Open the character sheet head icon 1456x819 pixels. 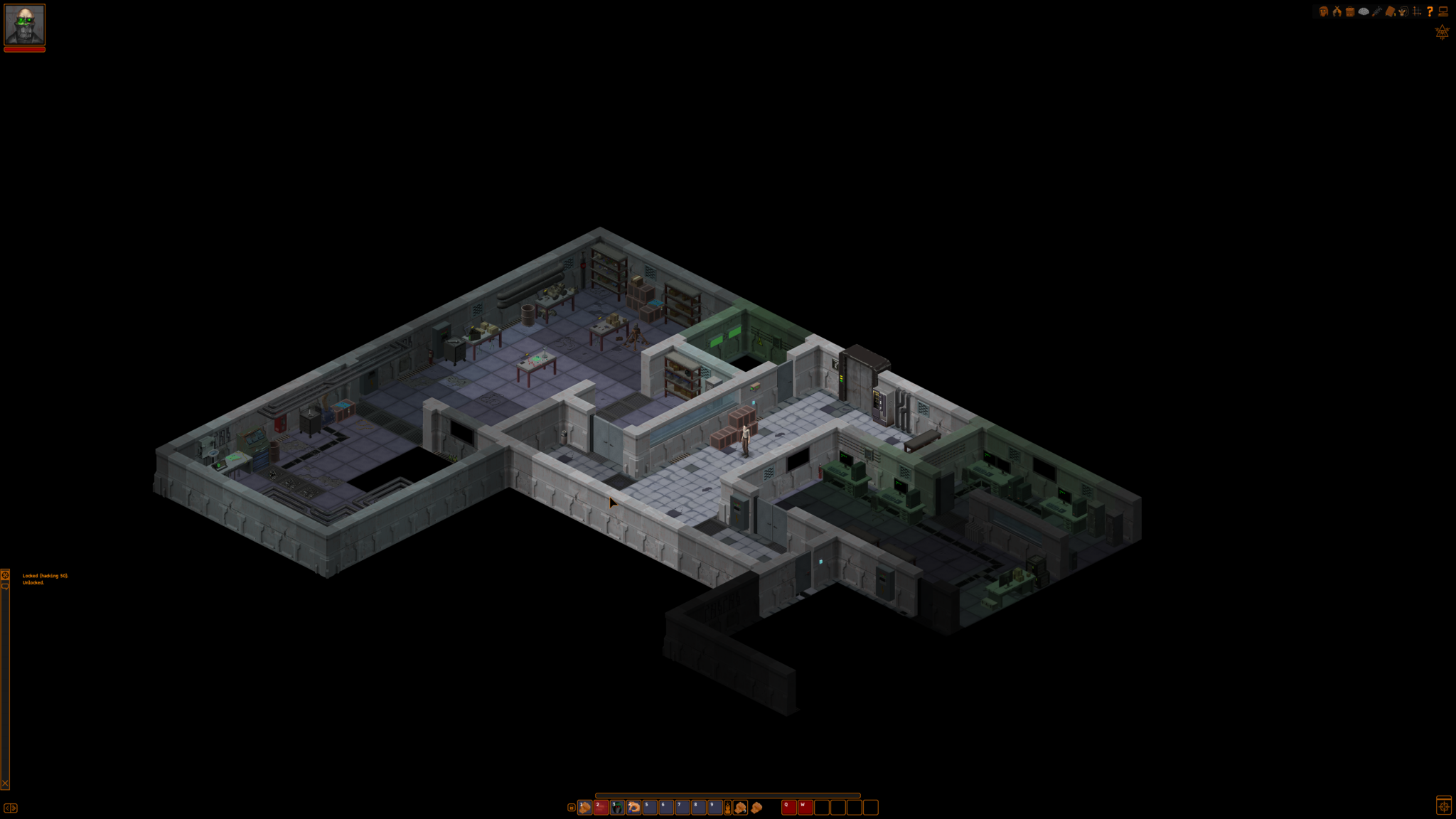tap(1324, 11)
